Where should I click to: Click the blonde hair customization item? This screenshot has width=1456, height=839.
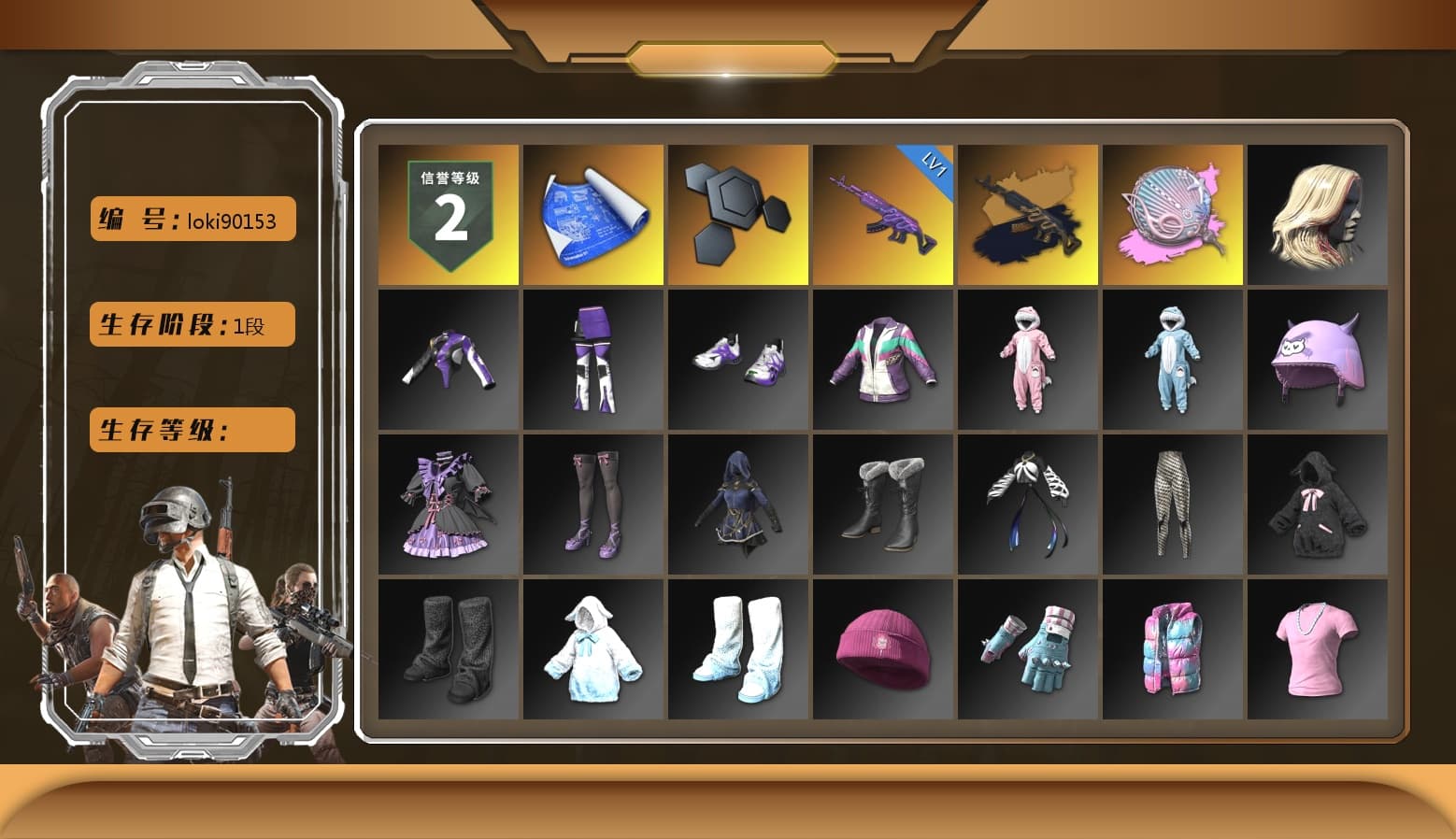click(1318, 213)
